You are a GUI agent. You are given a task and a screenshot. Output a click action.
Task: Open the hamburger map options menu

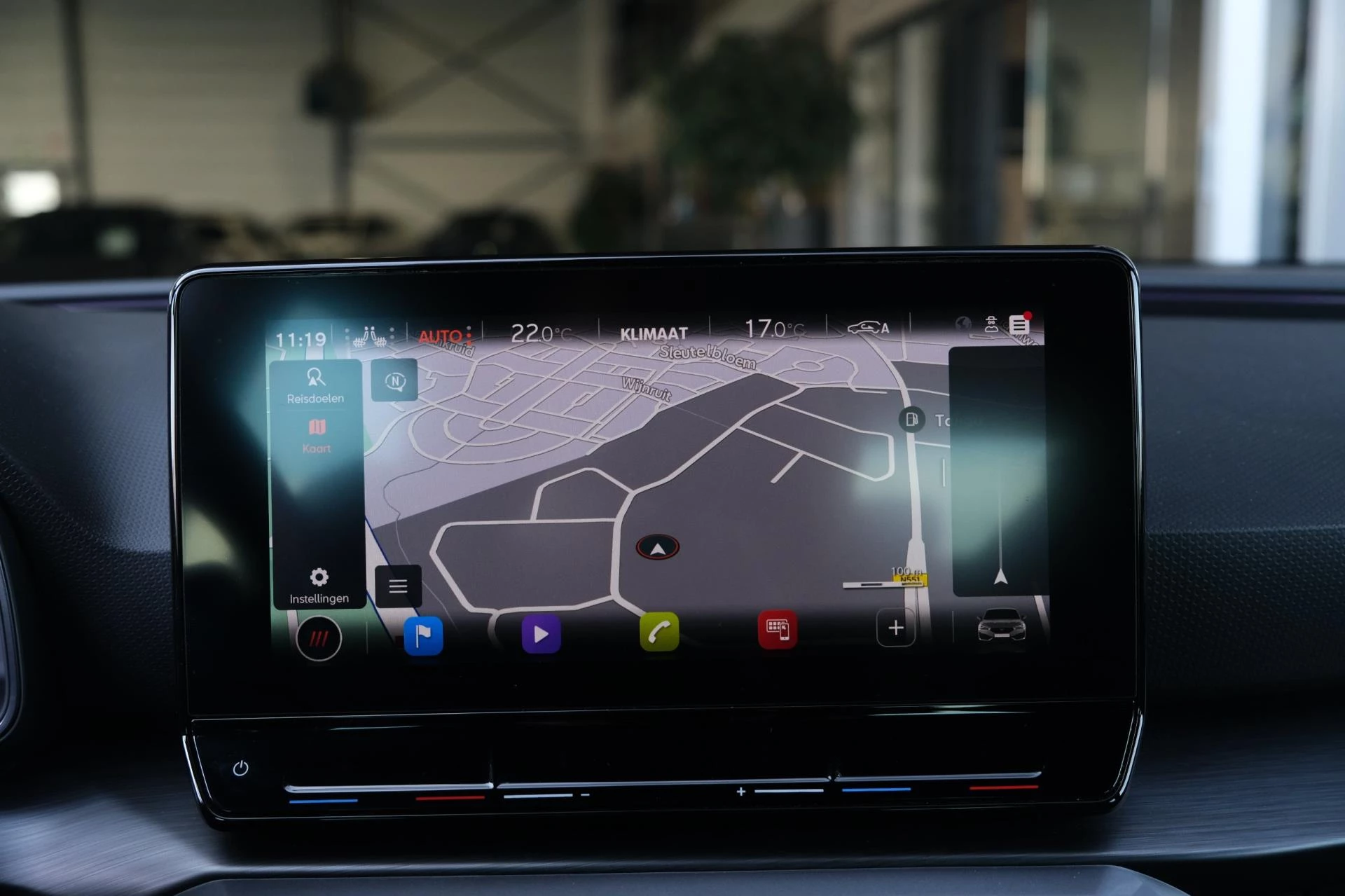click(398, 587)
